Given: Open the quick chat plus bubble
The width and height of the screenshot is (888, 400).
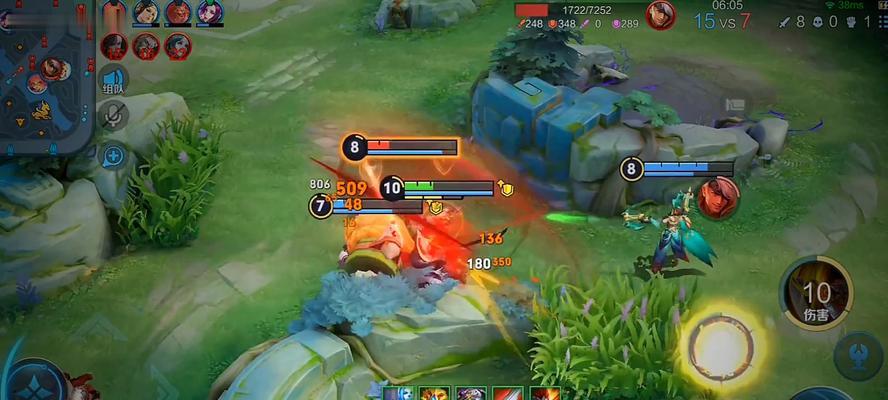Looking at the screenshot, I should tap(113, 156).
